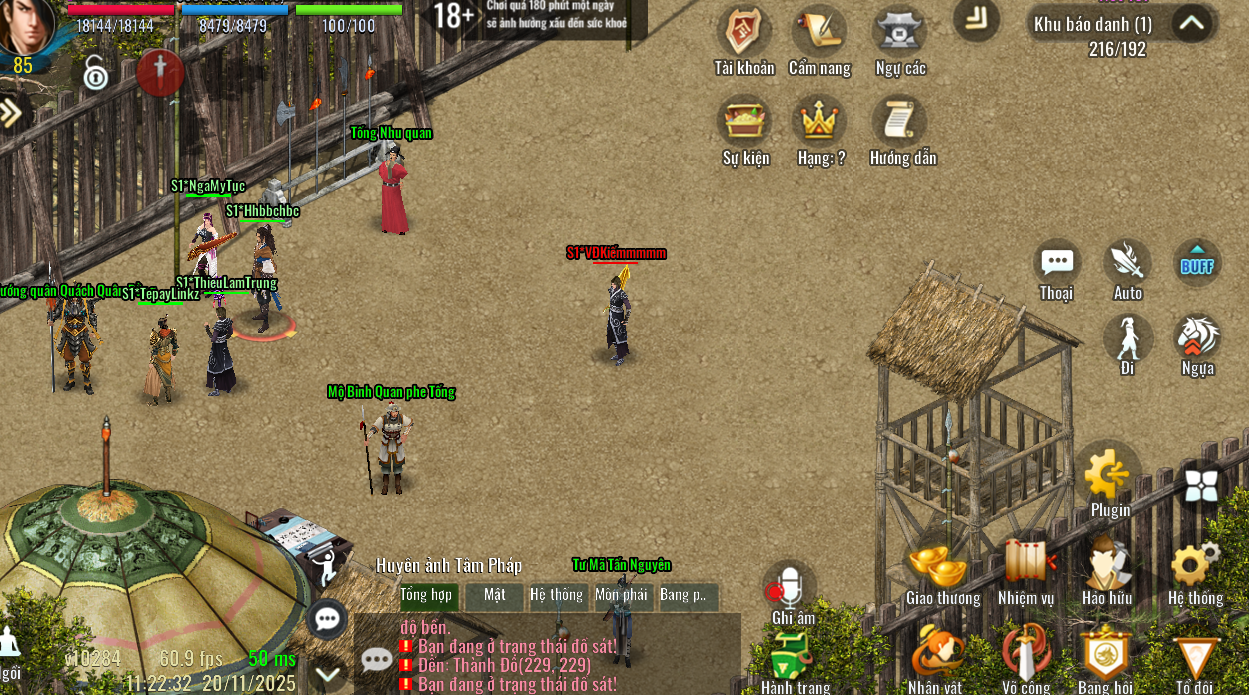Open the Ngự các shop icon
Image resolution: width=1249 pixels, height=695 pixels.
[899, 33]
